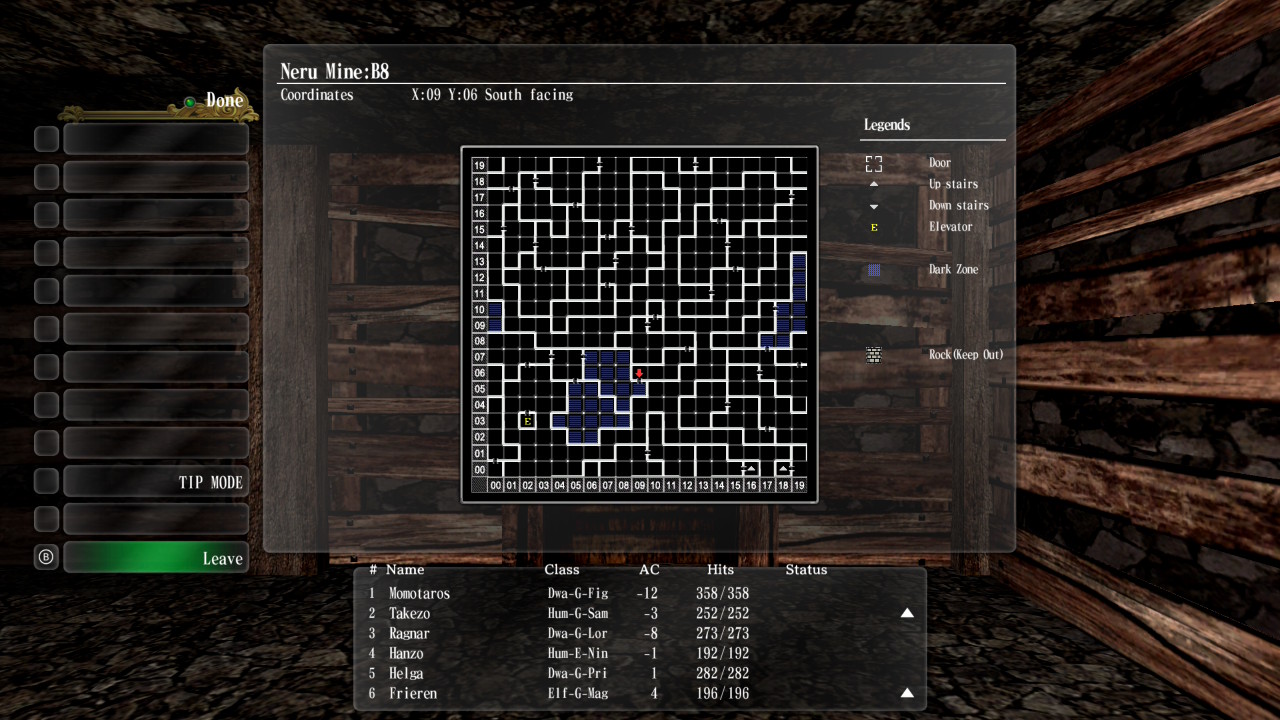Viewport: 1280px width, 720px height.
Task: Select the Ragnar party row
Action: coord(409,633)
